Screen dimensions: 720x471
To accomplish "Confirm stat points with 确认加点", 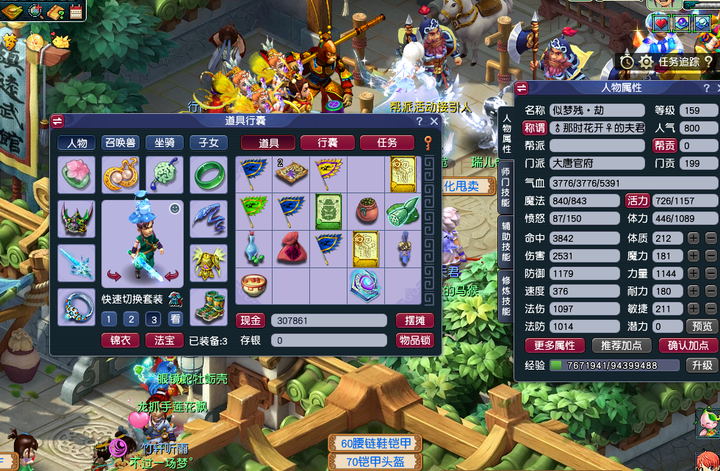I will pos(687,346).
